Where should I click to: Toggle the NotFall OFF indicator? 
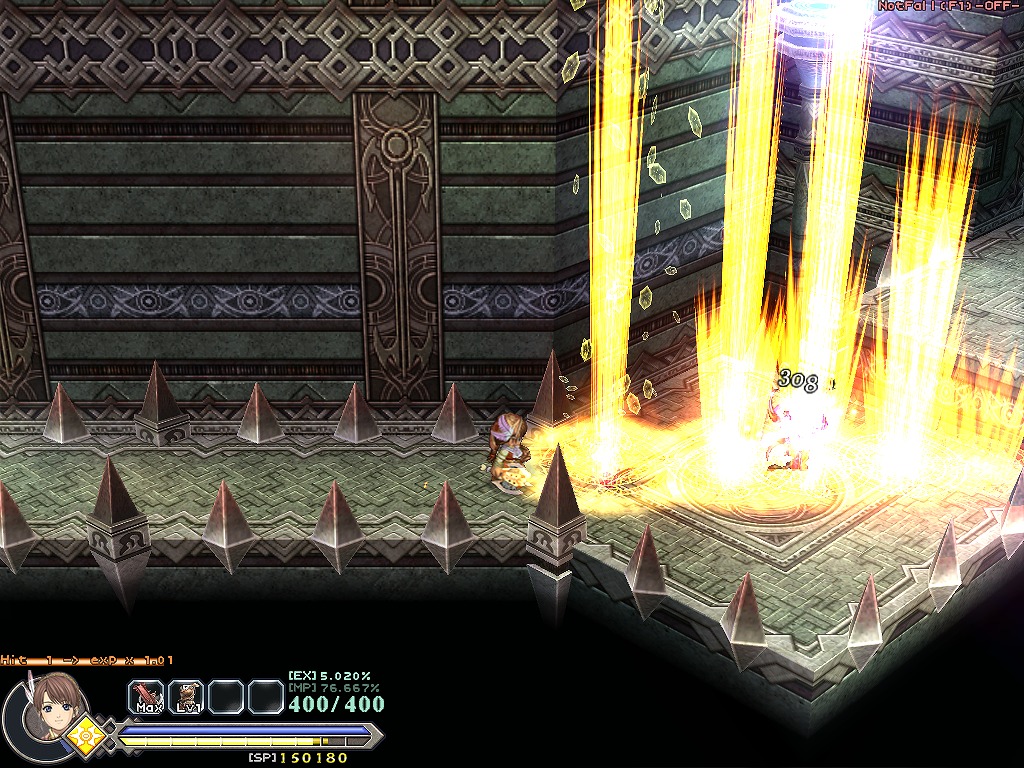(x=949, y=6)
